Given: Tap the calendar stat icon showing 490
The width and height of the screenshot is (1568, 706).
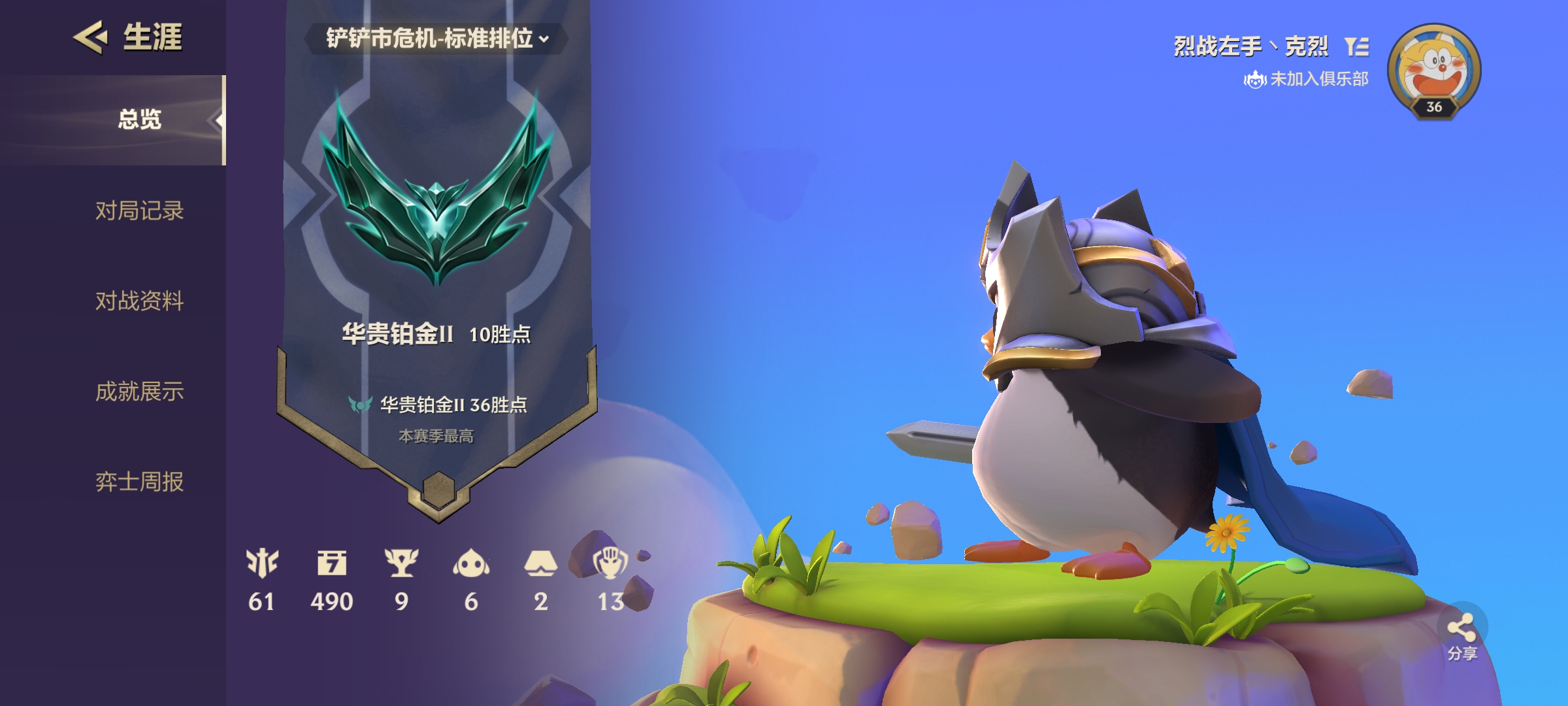Looking at the screenshot, I should 332,563.
